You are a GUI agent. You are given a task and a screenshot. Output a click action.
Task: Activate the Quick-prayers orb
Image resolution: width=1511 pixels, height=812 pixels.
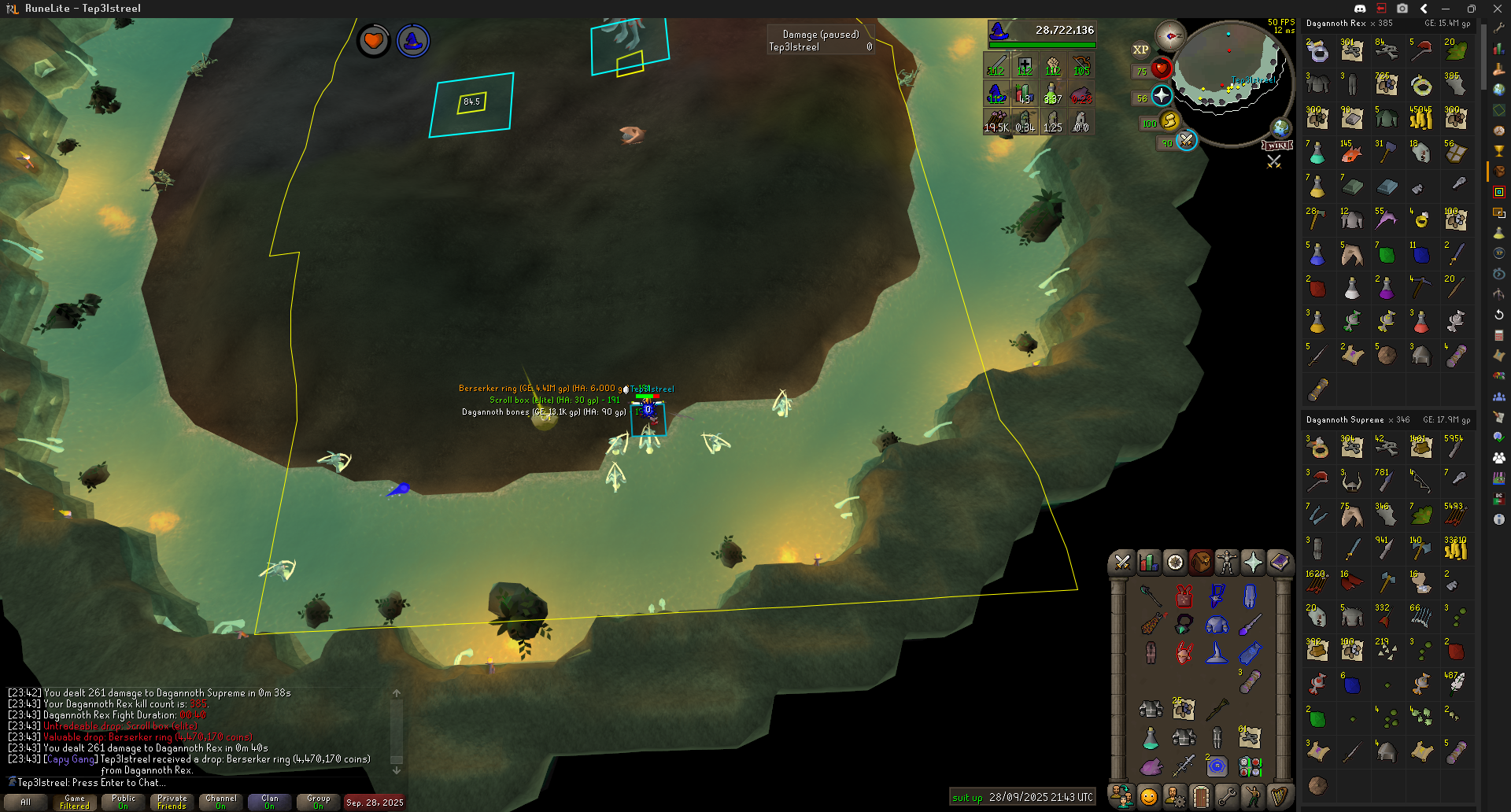click(1162, 96)
